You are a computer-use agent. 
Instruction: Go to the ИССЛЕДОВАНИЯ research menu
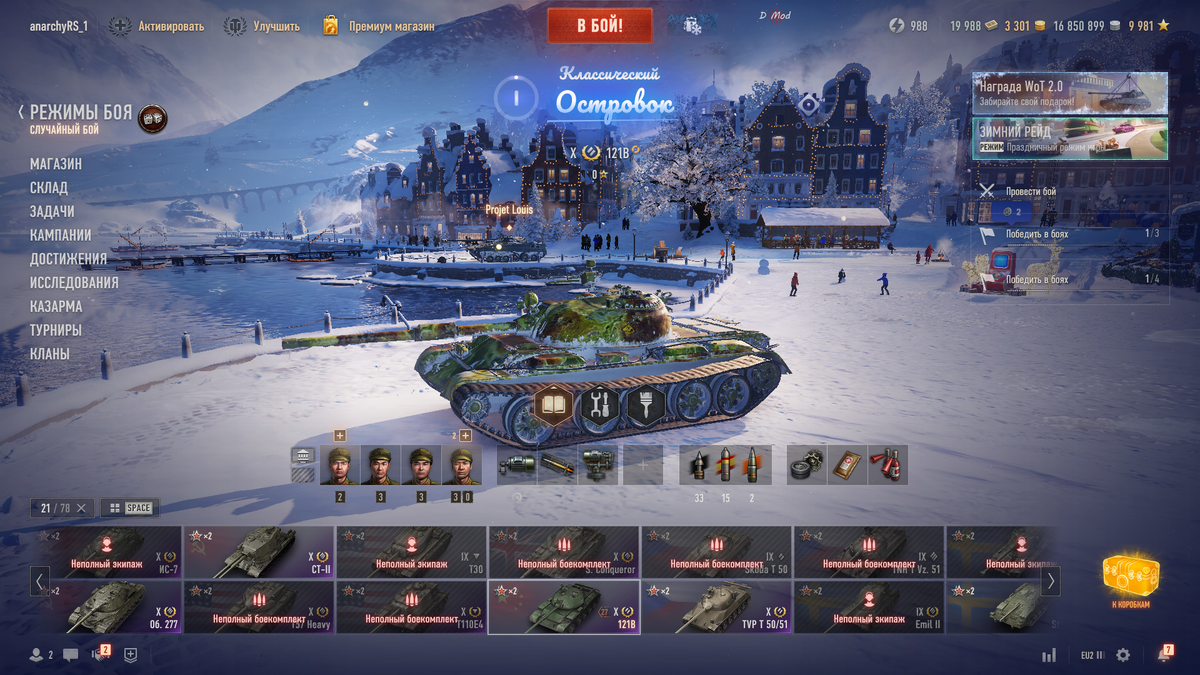tap(74, 283)
